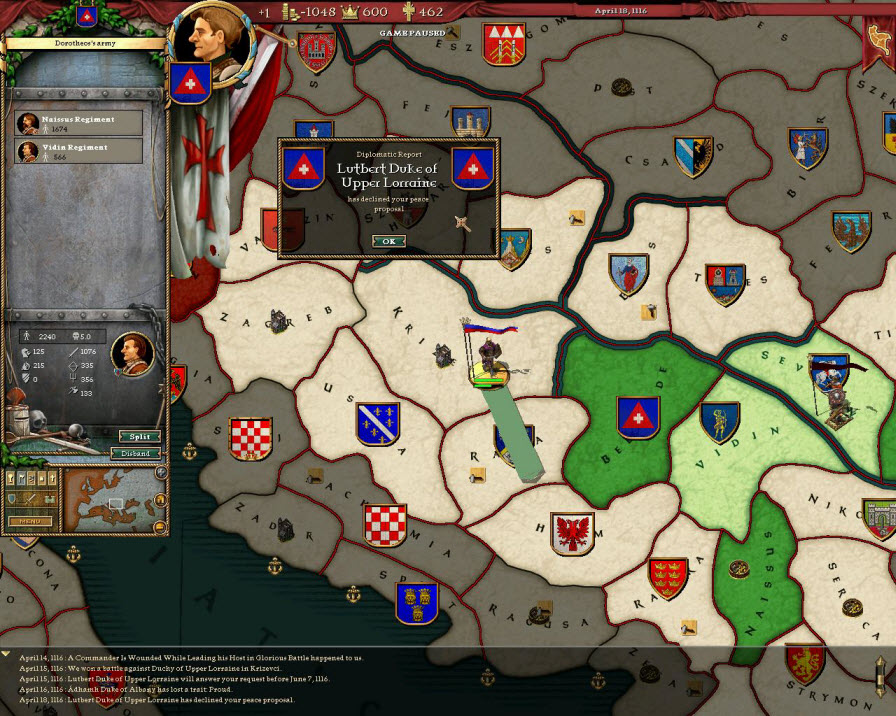Split Dorotheos's army
896x716 pixels.
click(x=139, y=437)
